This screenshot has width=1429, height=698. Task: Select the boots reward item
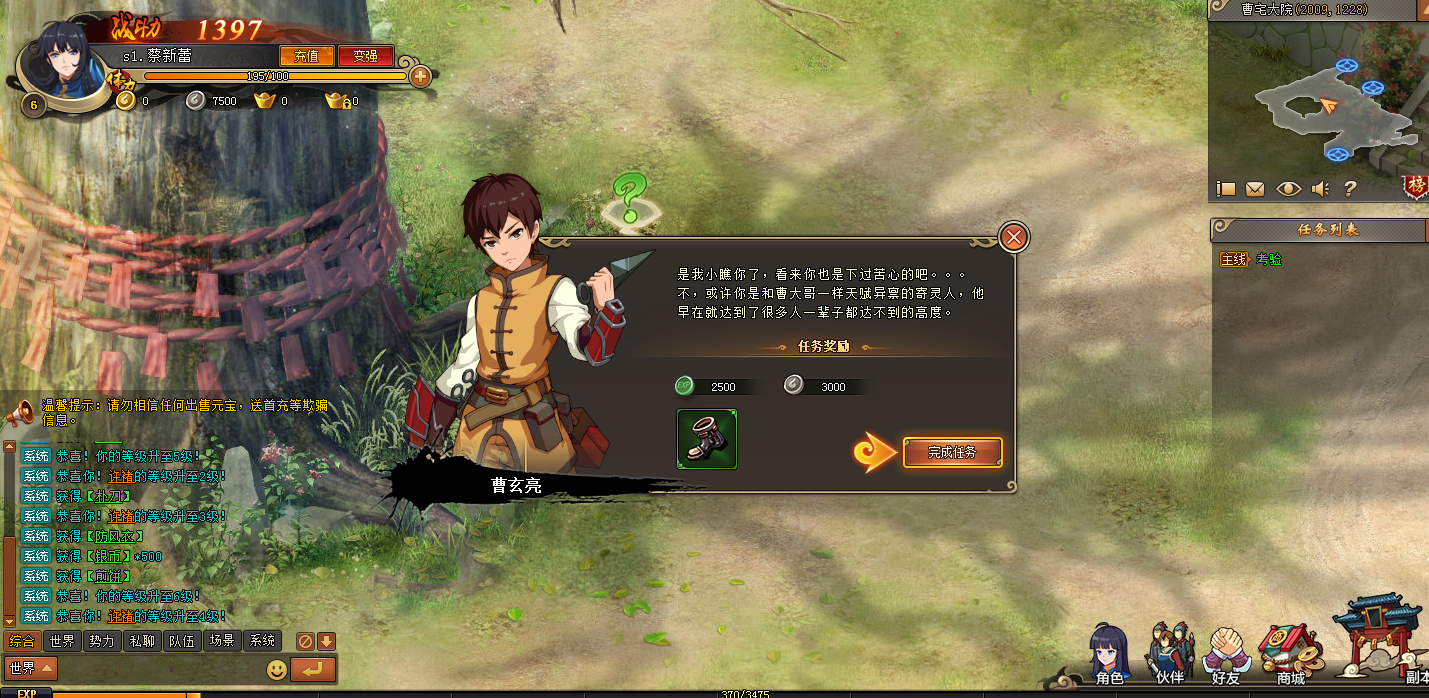[707, 439]
